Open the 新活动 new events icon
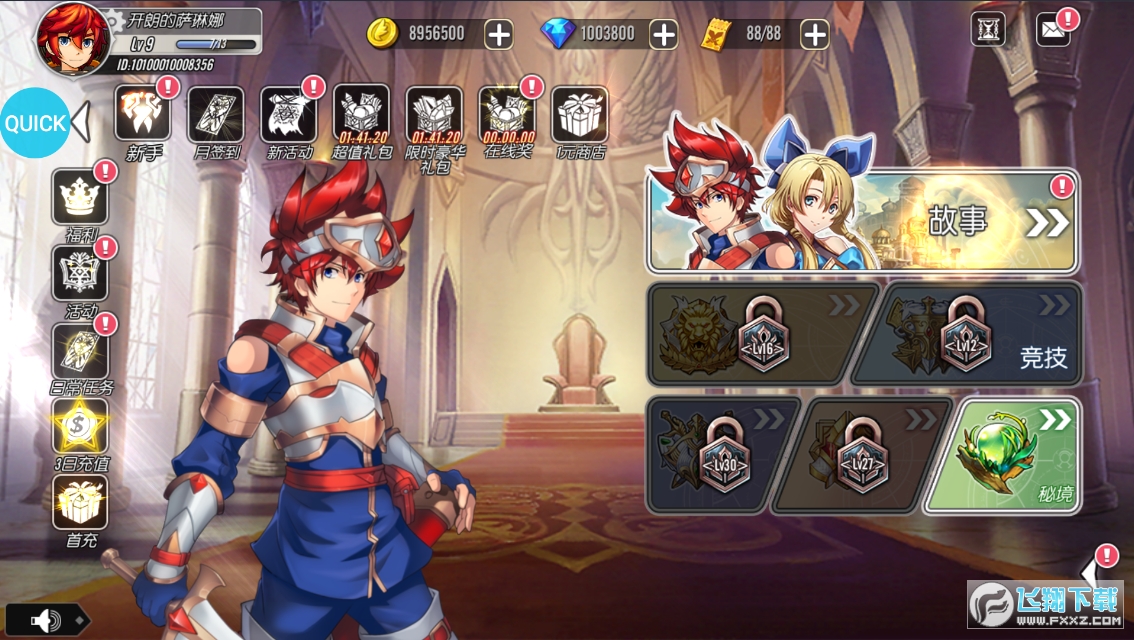Image resolution: width=1134 pixels, height=640 pixels. 289,115
